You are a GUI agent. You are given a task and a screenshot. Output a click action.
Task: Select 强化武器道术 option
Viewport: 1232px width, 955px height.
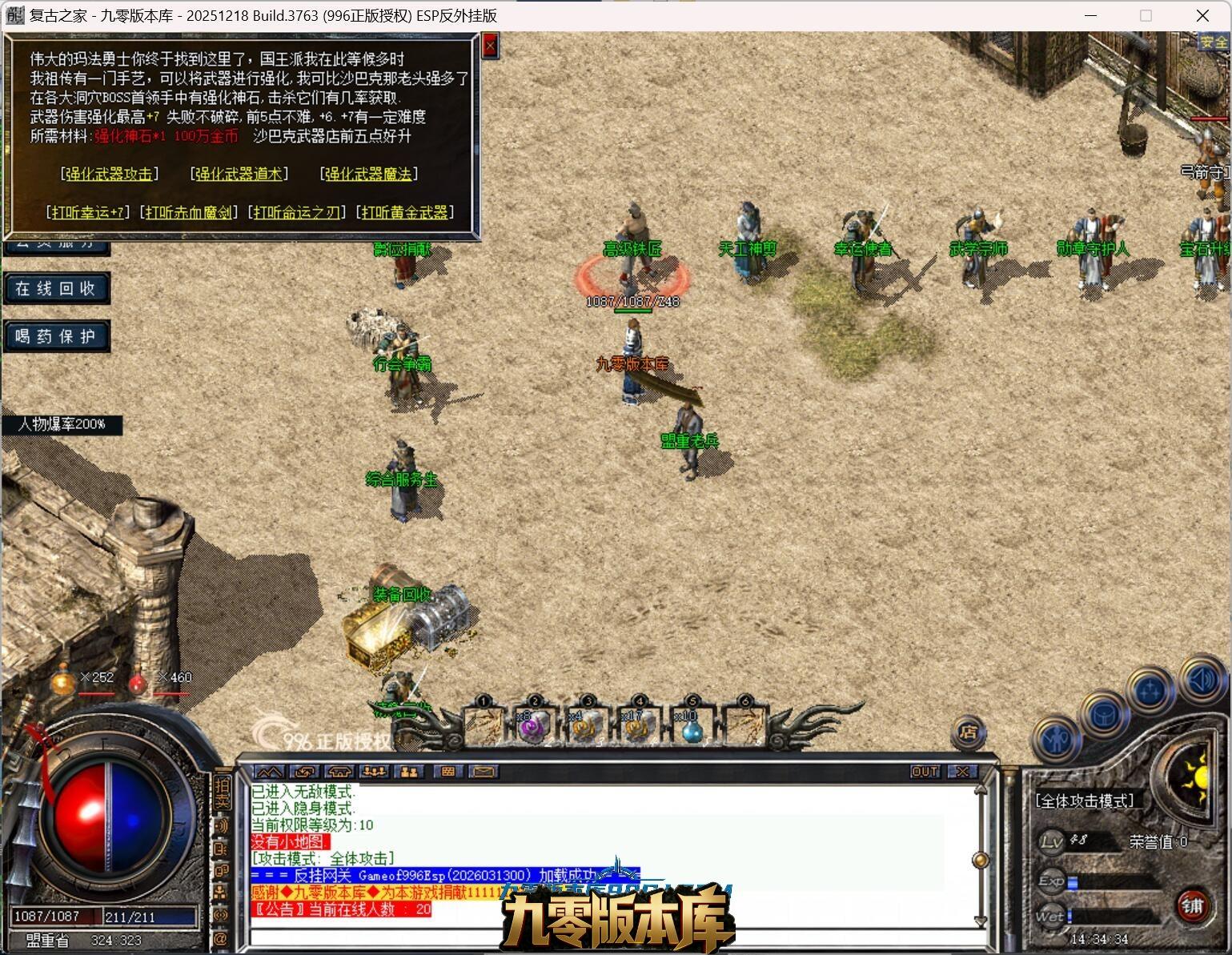tap(239, 174)
